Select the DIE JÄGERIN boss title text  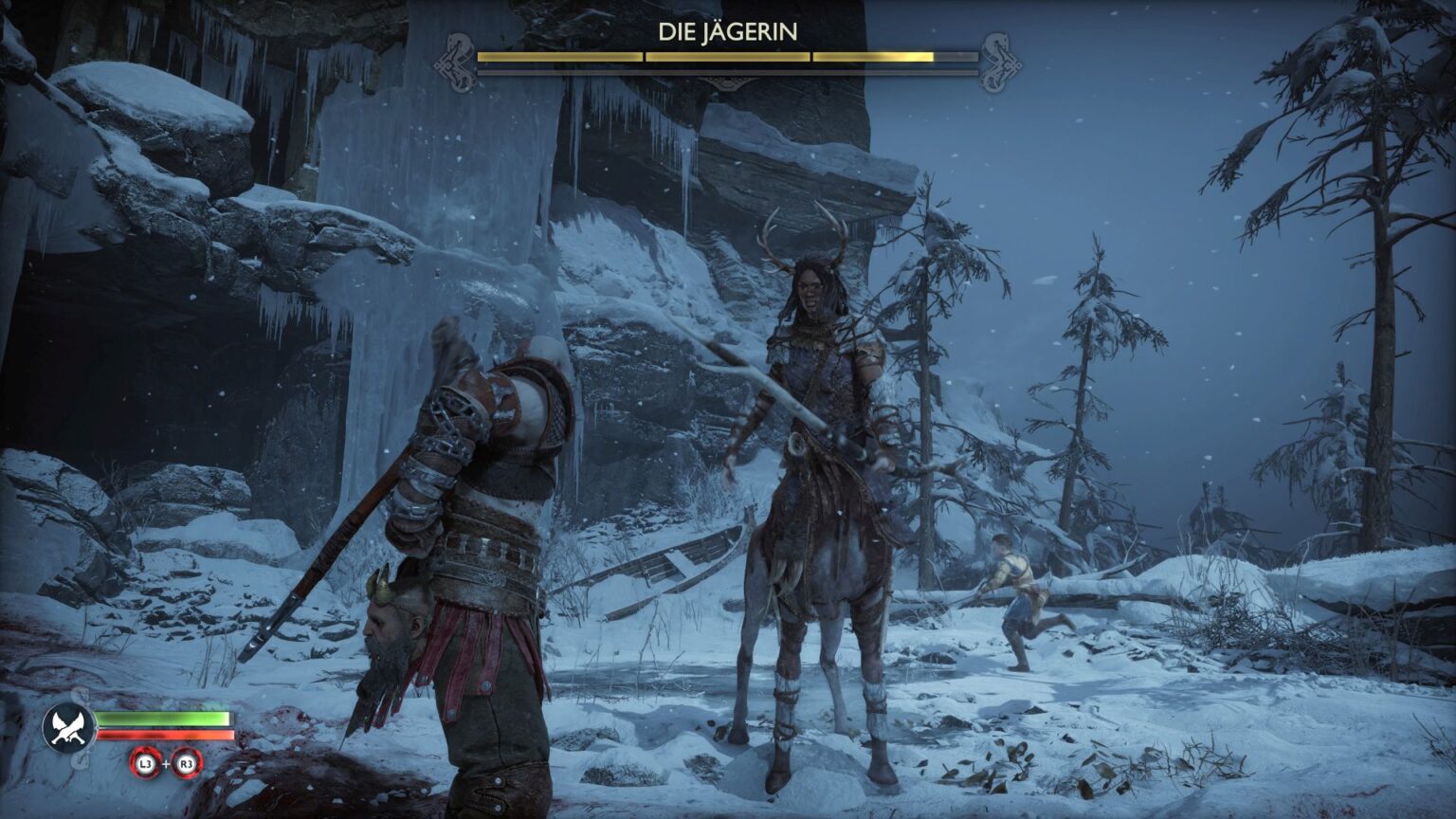[729, 30]
